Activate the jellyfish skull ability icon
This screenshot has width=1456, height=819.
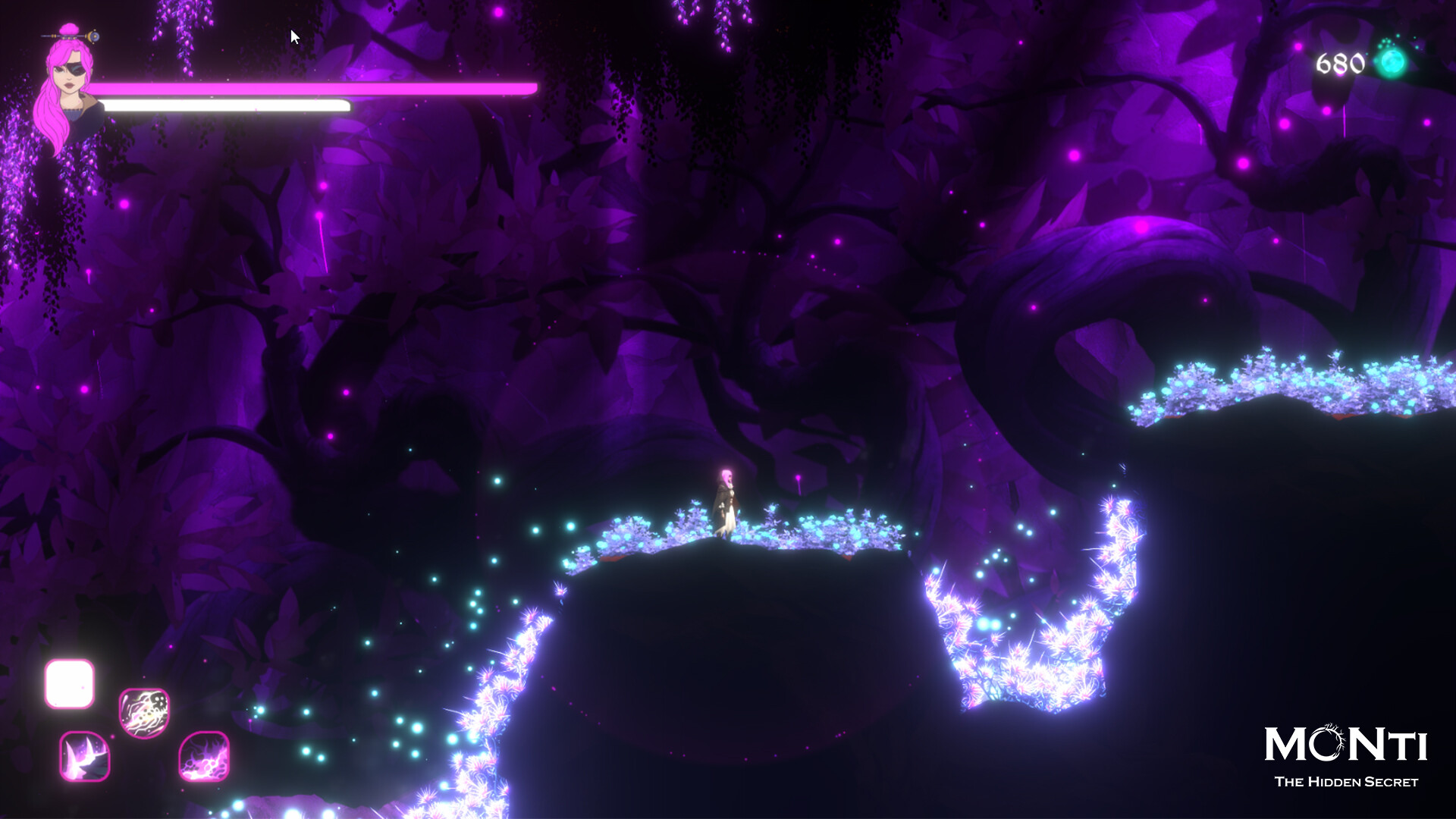(x=143, y=714)
